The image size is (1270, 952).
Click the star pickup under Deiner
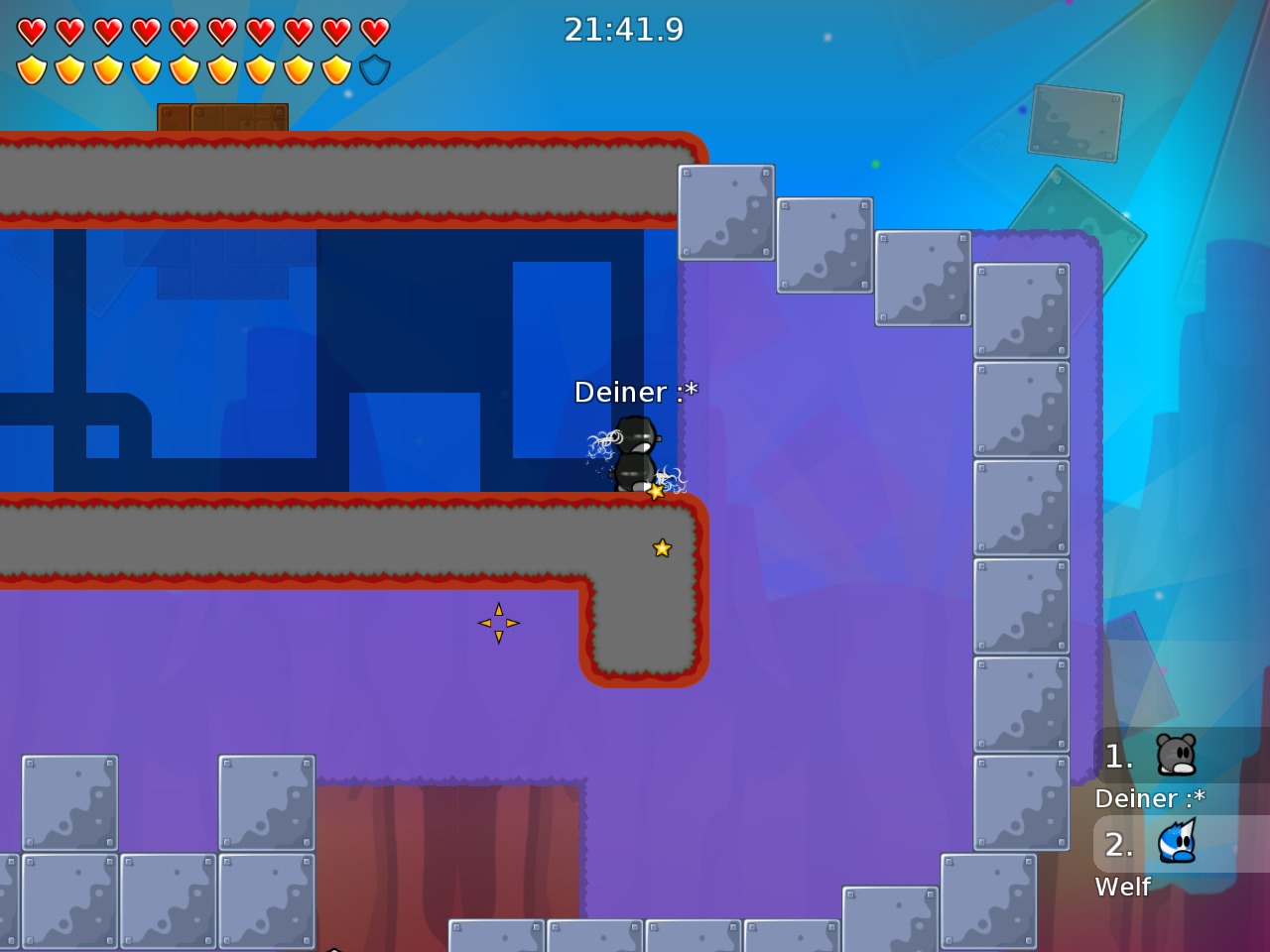(x=655, y=489)
